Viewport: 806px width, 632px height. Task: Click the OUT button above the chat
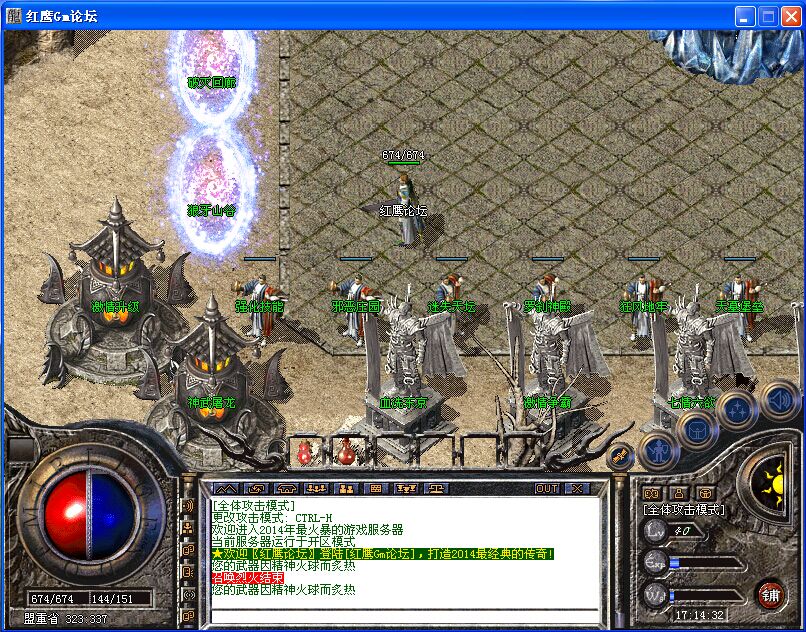(x=547, y=488)
